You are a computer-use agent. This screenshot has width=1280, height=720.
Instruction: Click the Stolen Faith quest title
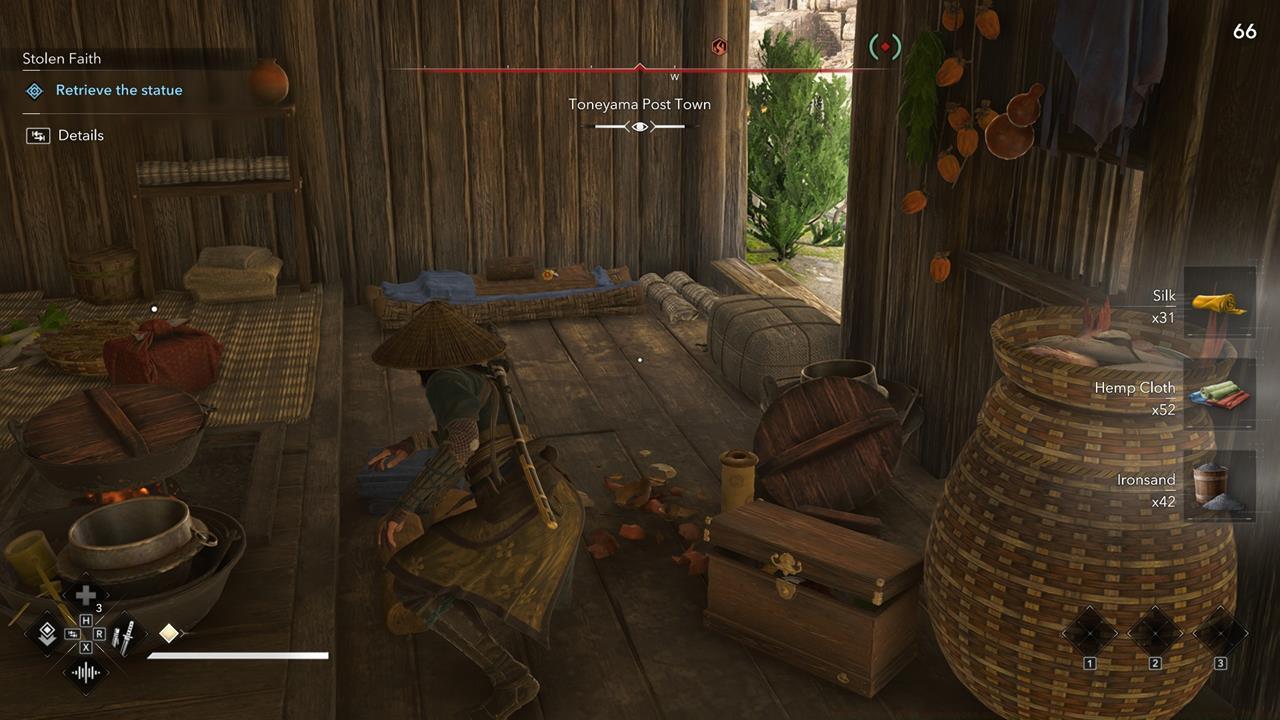[61, 58]
